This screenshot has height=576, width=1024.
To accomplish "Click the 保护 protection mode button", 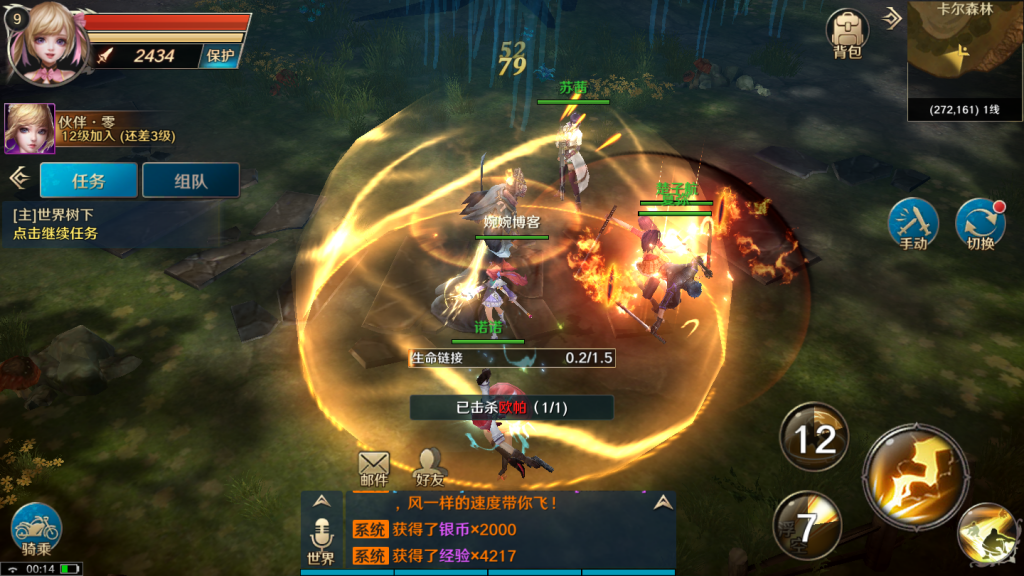I will [x=221, y=56].
